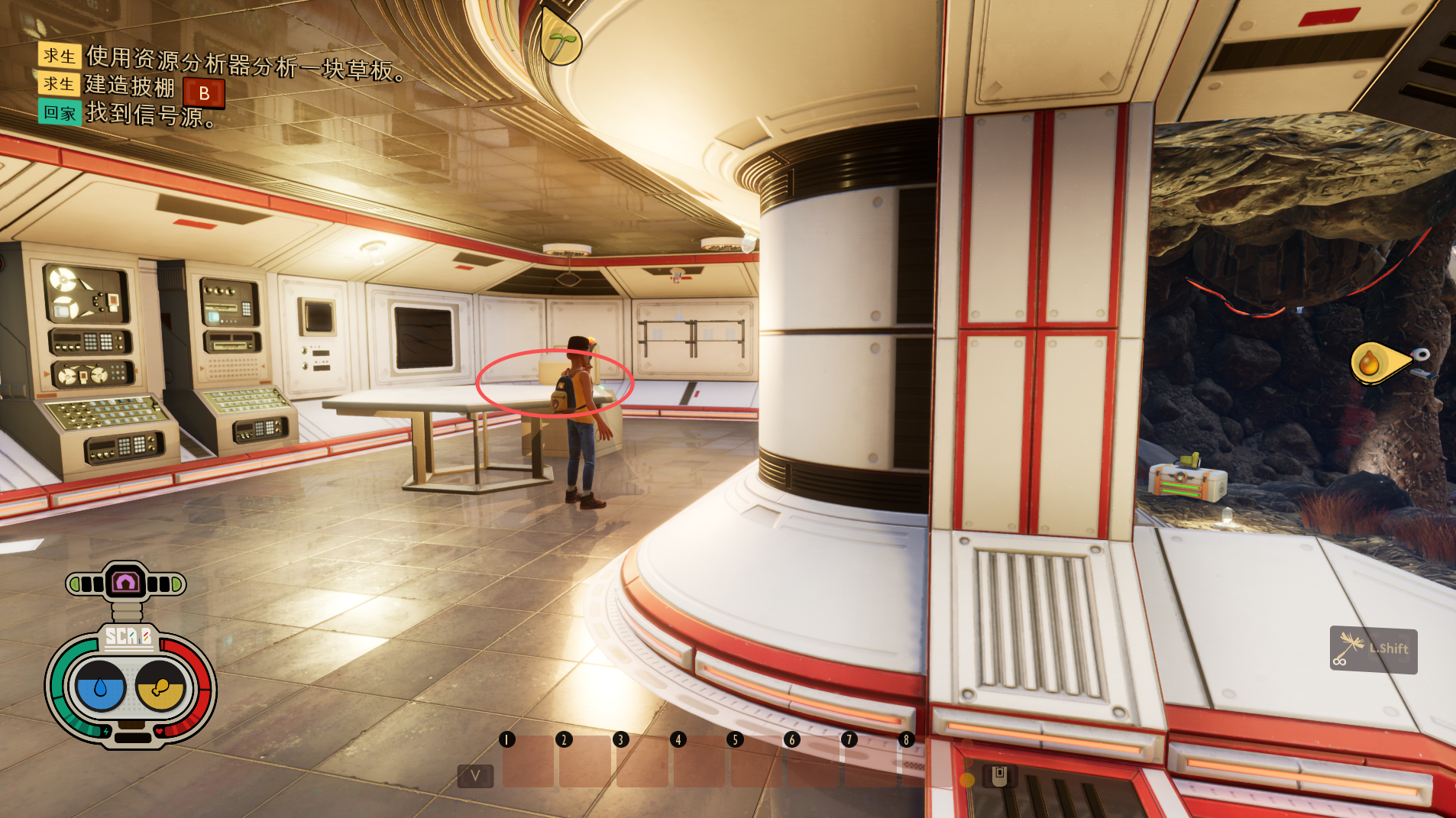Click the sprout waypoint marker

(561, 42)
